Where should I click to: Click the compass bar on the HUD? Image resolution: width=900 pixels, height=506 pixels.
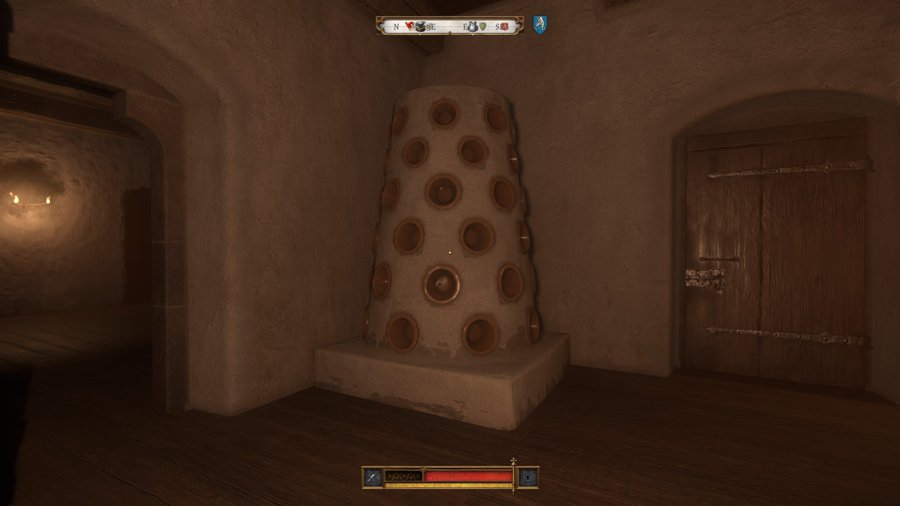click(x=449, y=26)
